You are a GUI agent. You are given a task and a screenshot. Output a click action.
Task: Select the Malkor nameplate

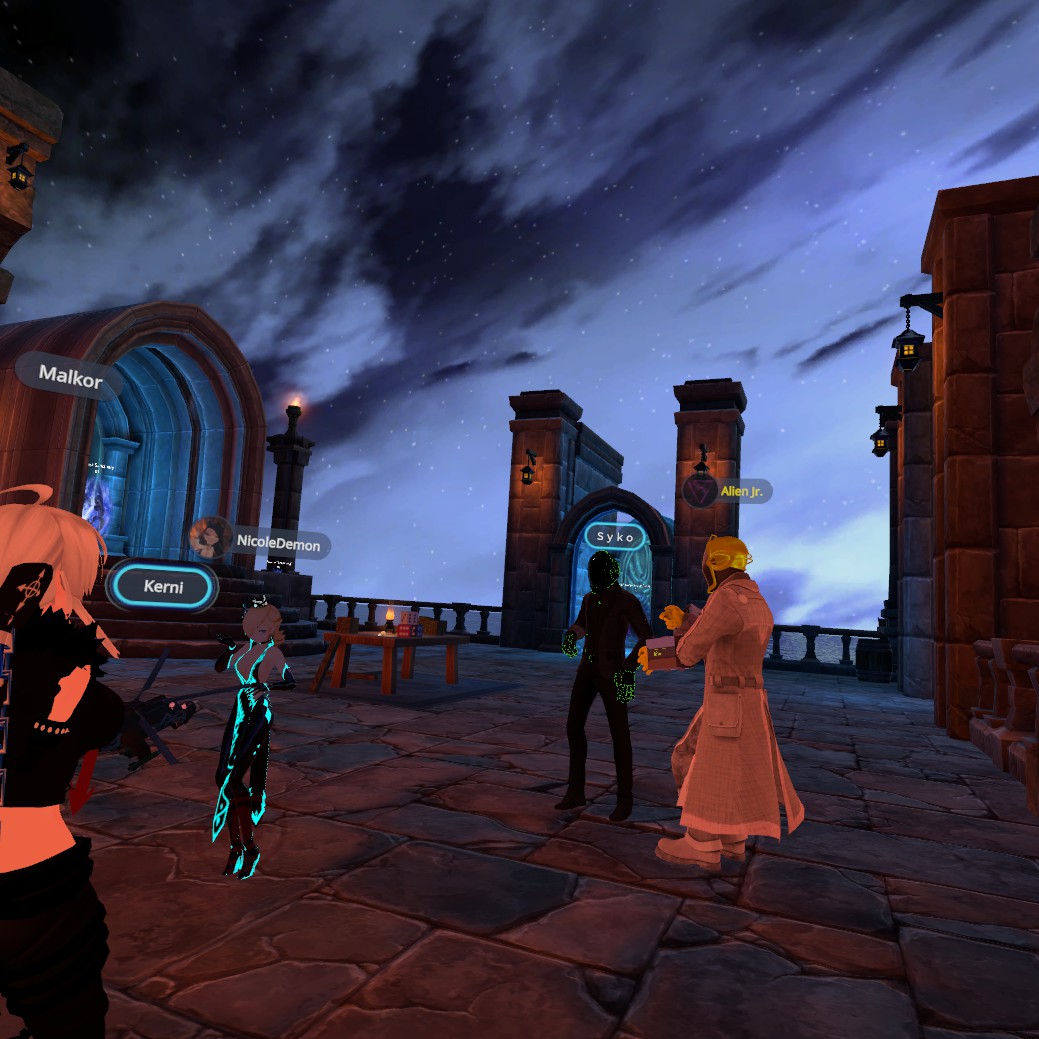click(x=69, y=376)
